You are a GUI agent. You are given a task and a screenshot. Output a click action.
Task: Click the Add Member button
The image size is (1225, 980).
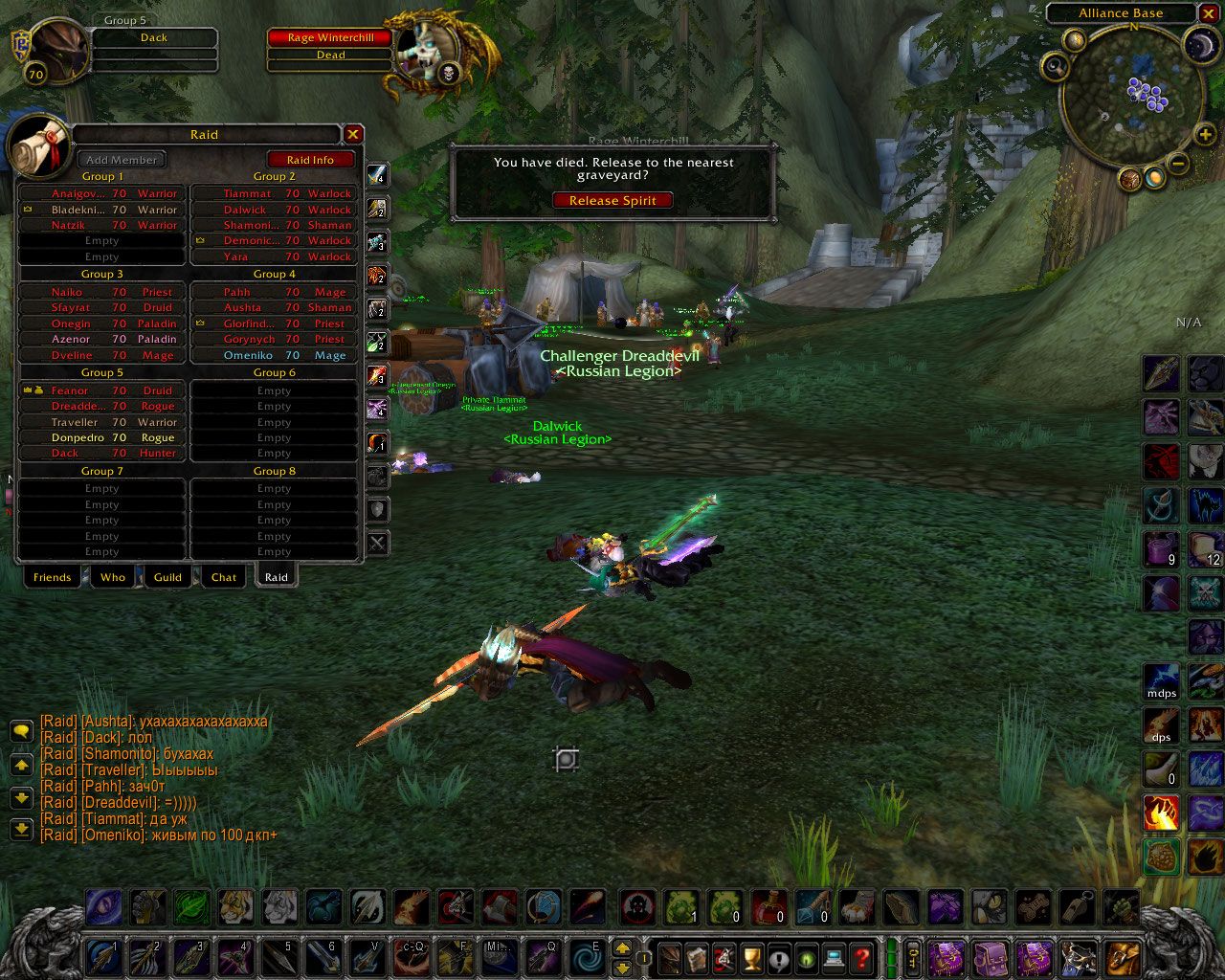point(122,160)
